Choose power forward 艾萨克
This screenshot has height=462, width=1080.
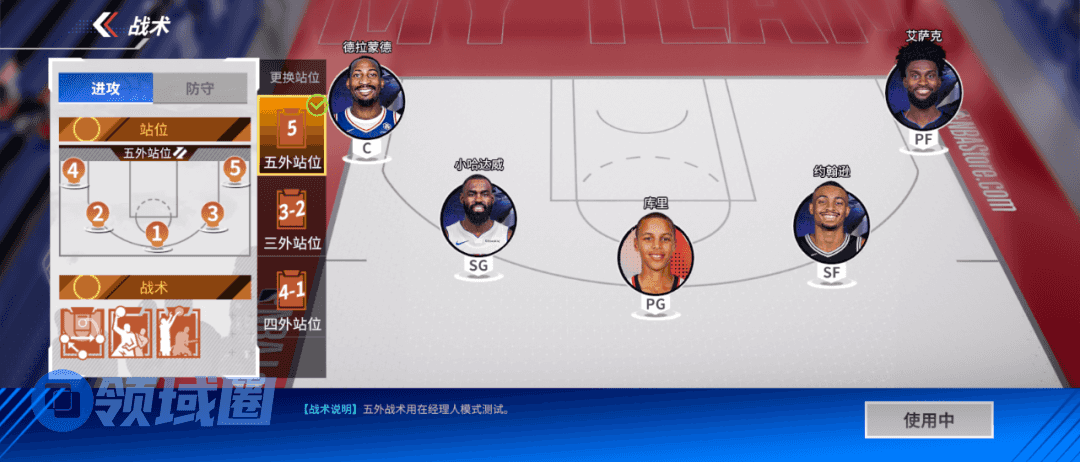click(923, 92)
